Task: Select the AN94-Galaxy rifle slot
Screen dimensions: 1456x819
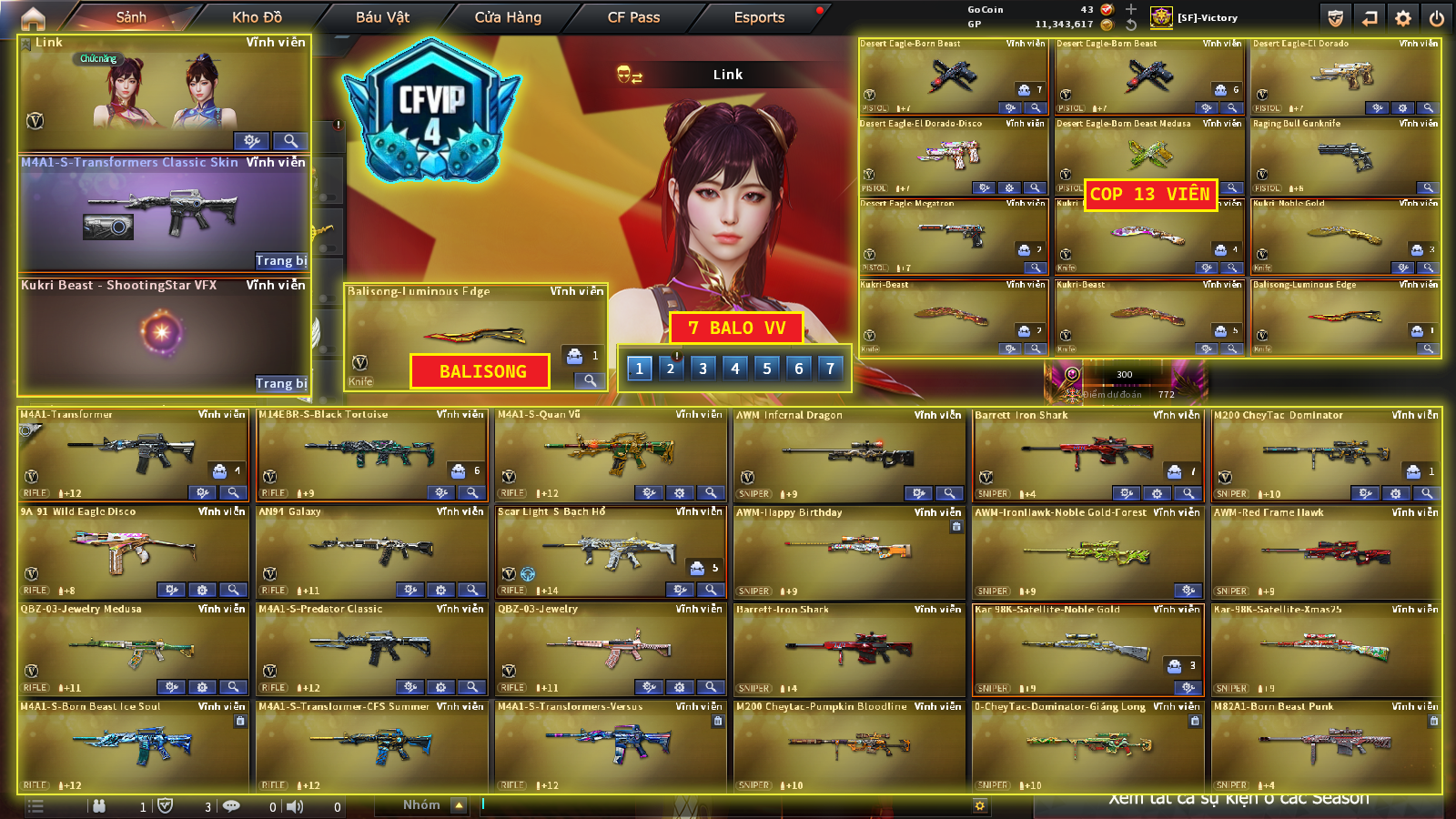Action: tap(371, 551)
